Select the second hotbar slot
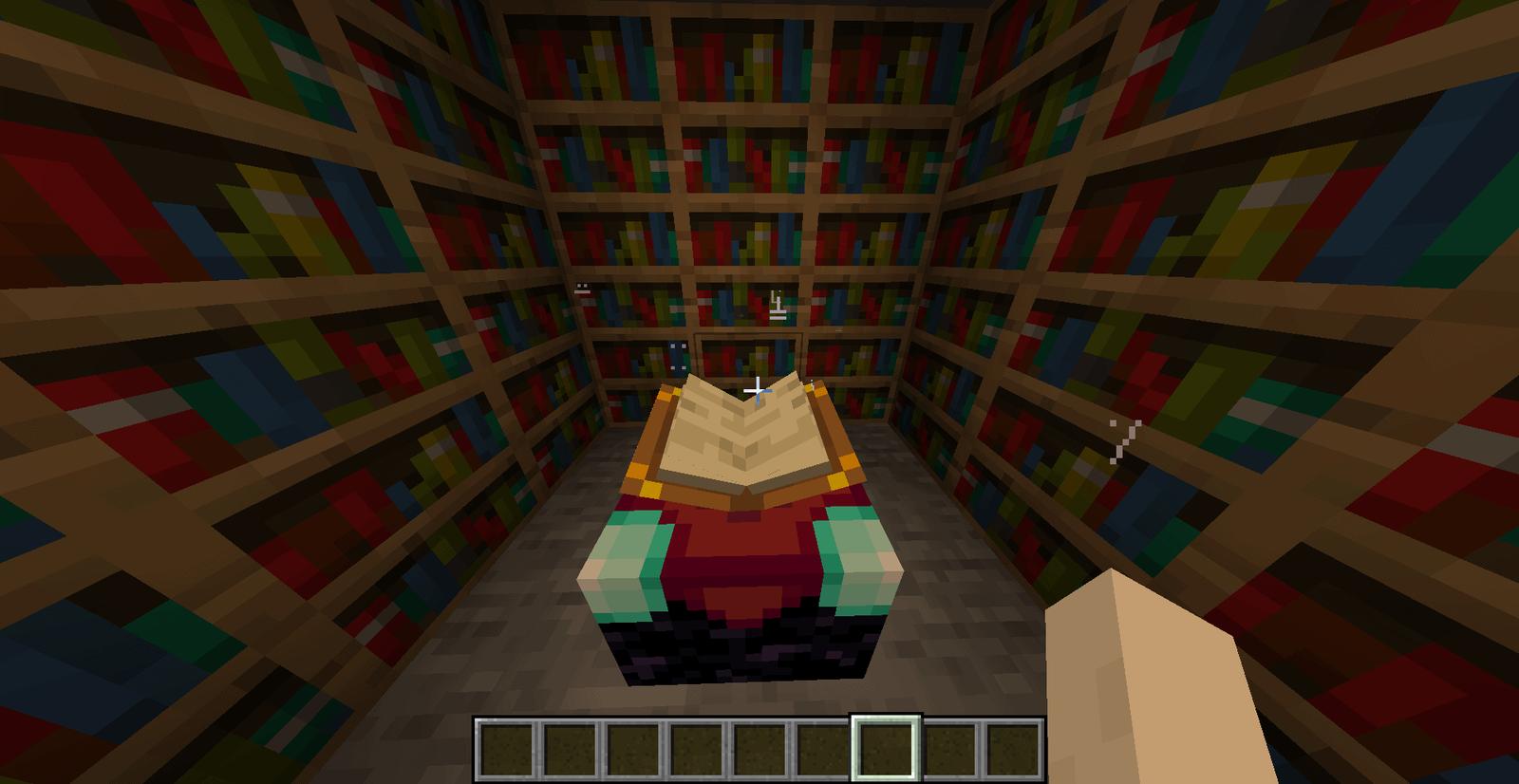The image size is (1519, 784). (569, 746)
